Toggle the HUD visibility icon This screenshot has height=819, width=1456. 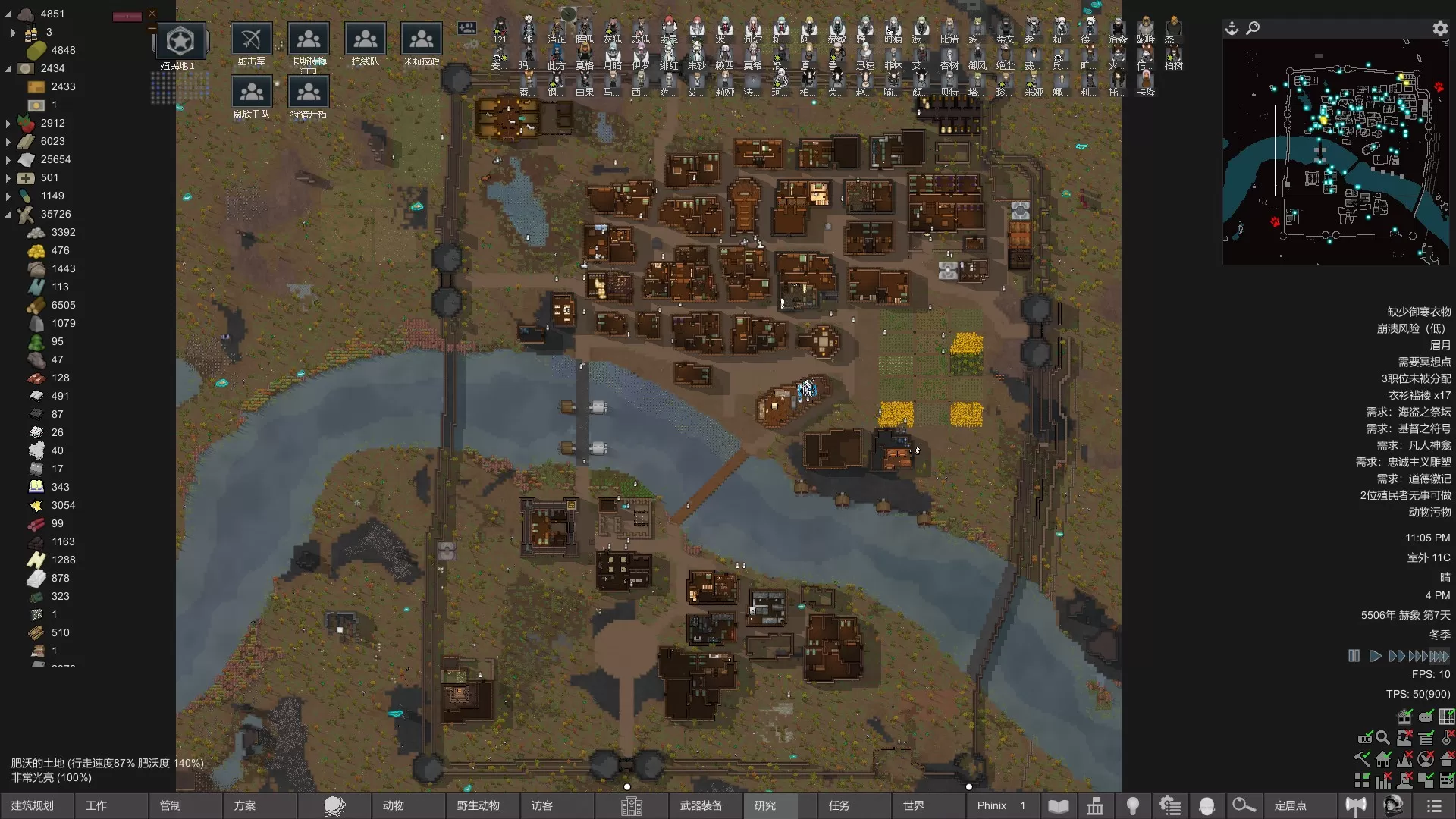pyautogui.click(x=1365, y=738)
